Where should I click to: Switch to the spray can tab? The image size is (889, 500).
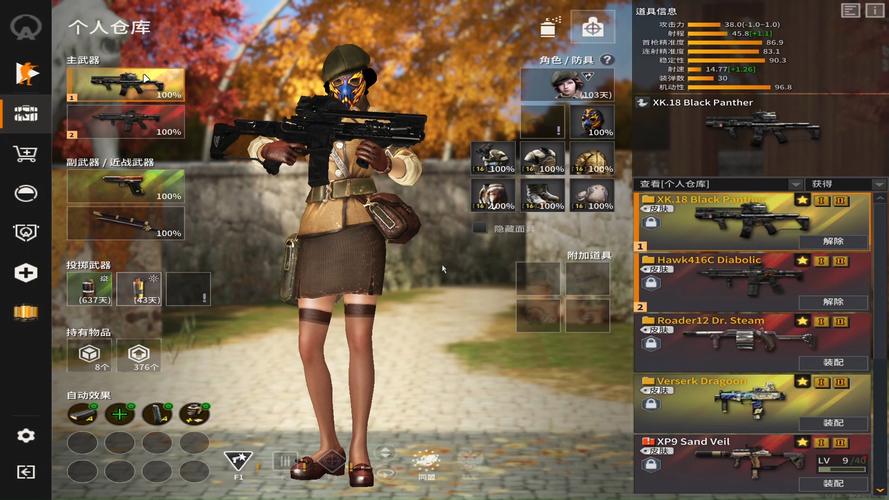point(549,28)
